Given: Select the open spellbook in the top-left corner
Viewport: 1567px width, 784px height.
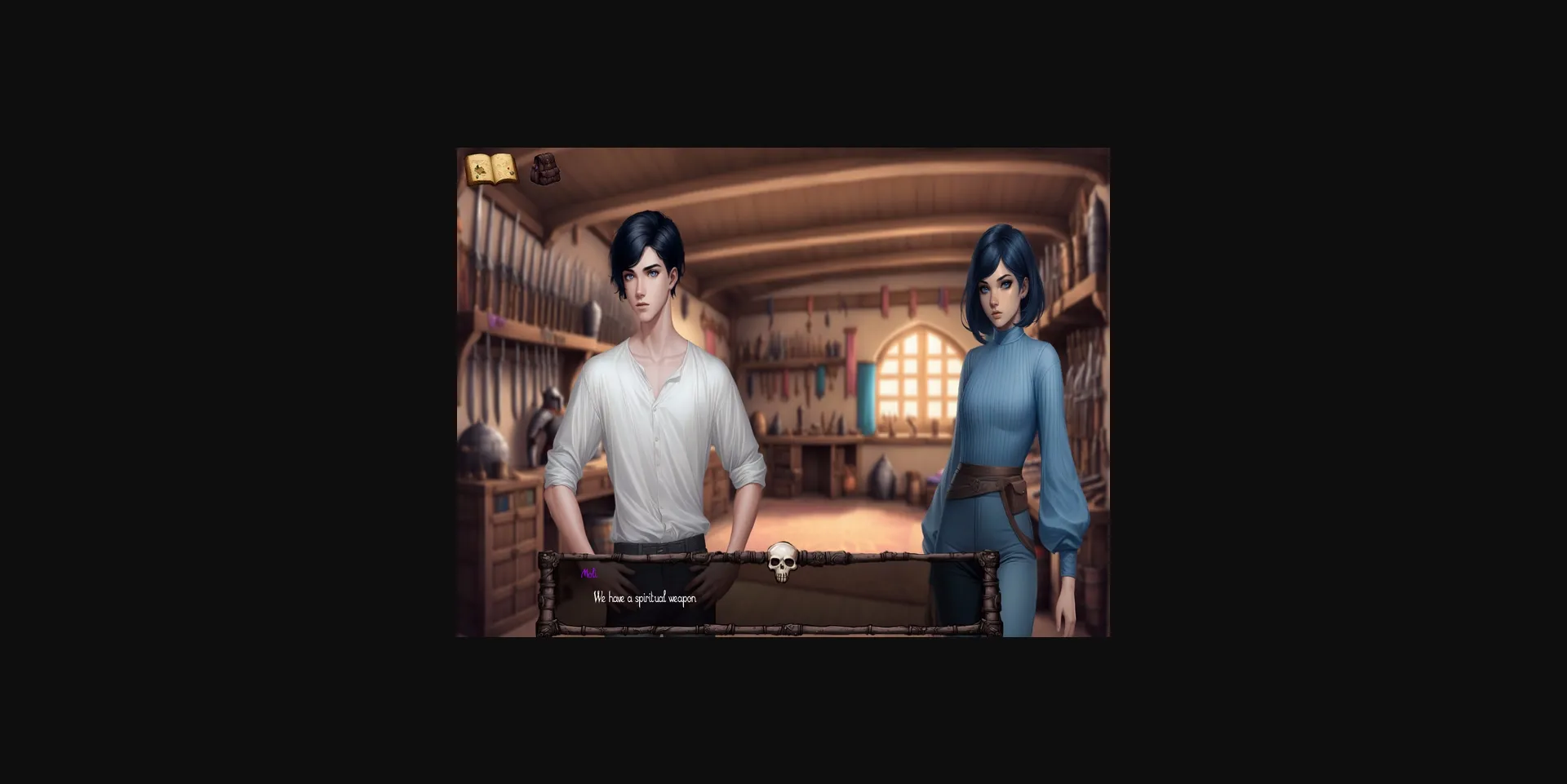Looking at the screenshot, I should [491, 168].
